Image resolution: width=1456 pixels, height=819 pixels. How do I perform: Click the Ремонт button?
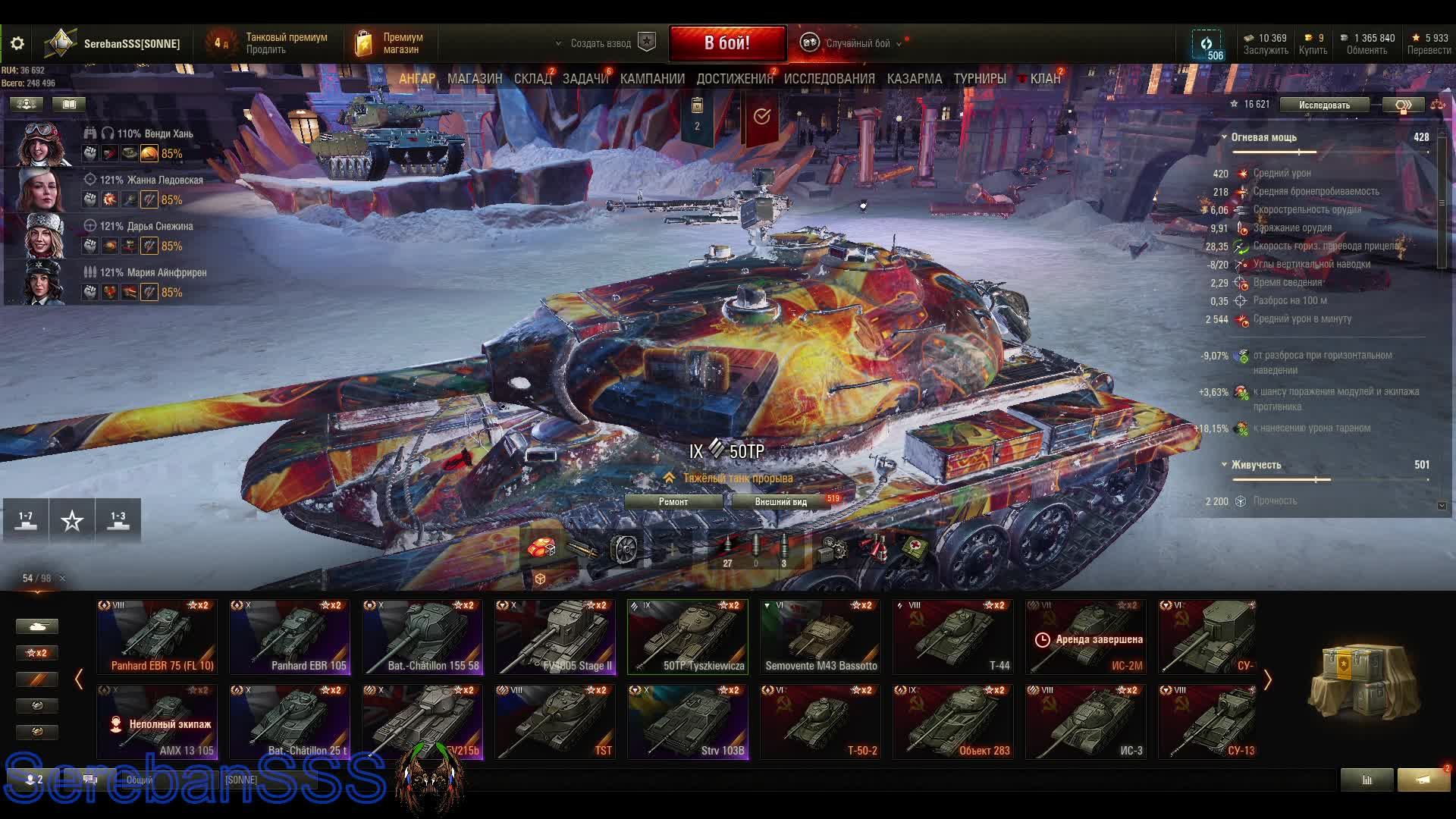click(673, 502)
